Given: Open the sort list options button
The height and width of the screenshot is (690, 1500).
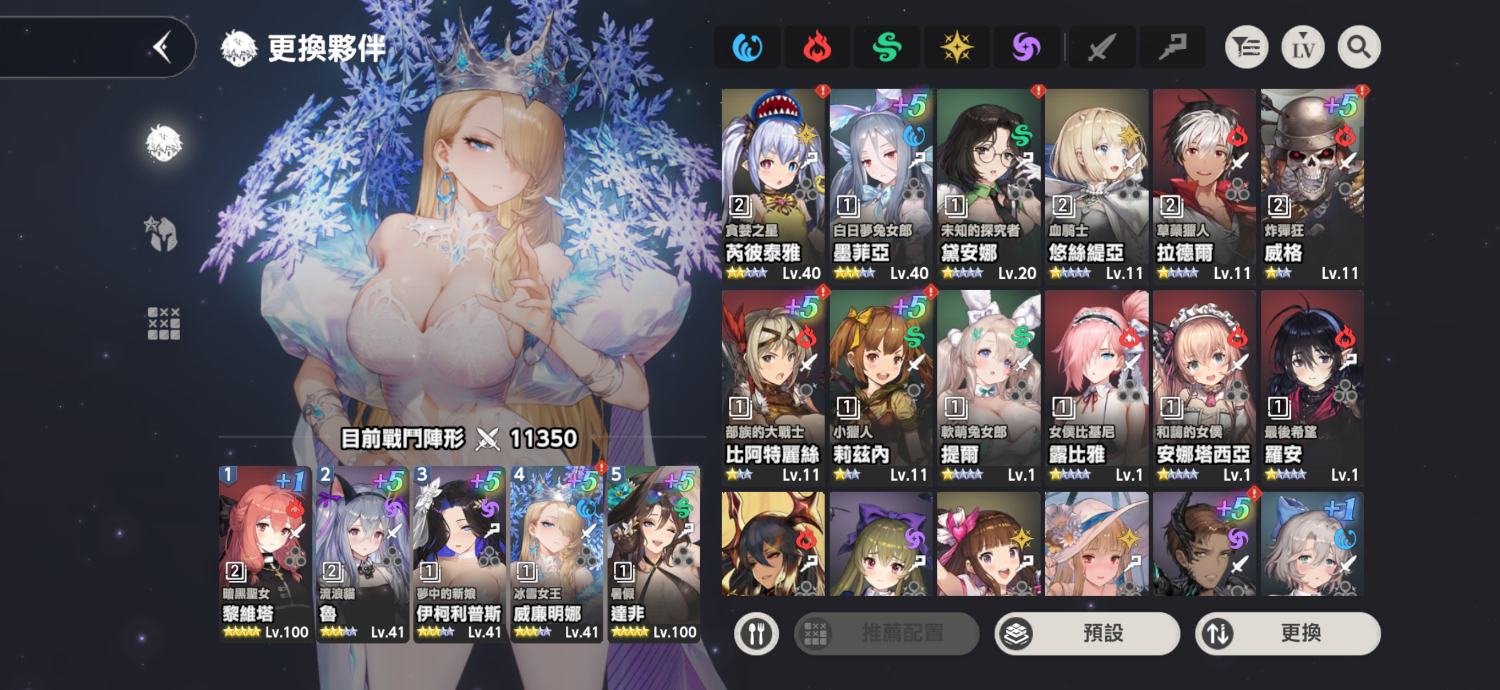Looking at the screenshot, I should 1247,47.
